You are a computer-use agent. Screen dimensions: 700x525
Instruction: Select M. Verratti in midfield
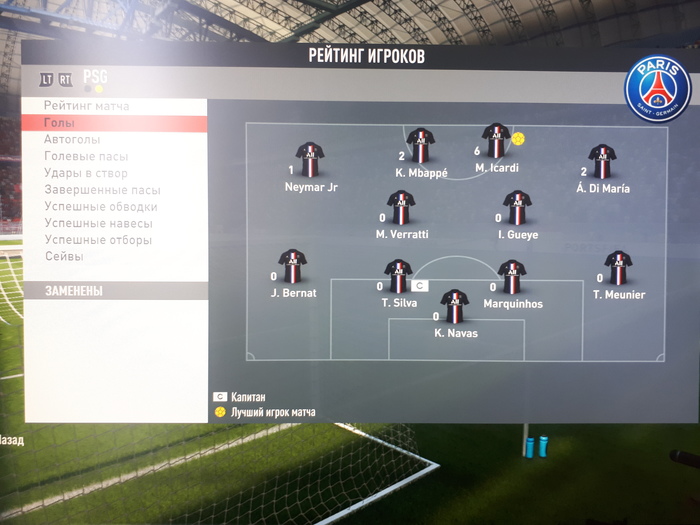[401, 208]
